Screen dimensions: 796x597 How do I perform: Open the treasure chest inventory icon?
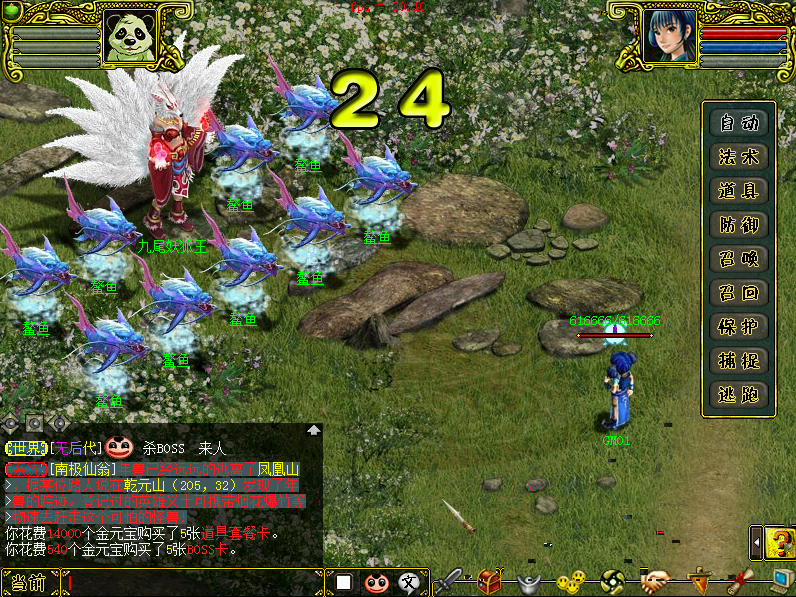coord(490,581)
